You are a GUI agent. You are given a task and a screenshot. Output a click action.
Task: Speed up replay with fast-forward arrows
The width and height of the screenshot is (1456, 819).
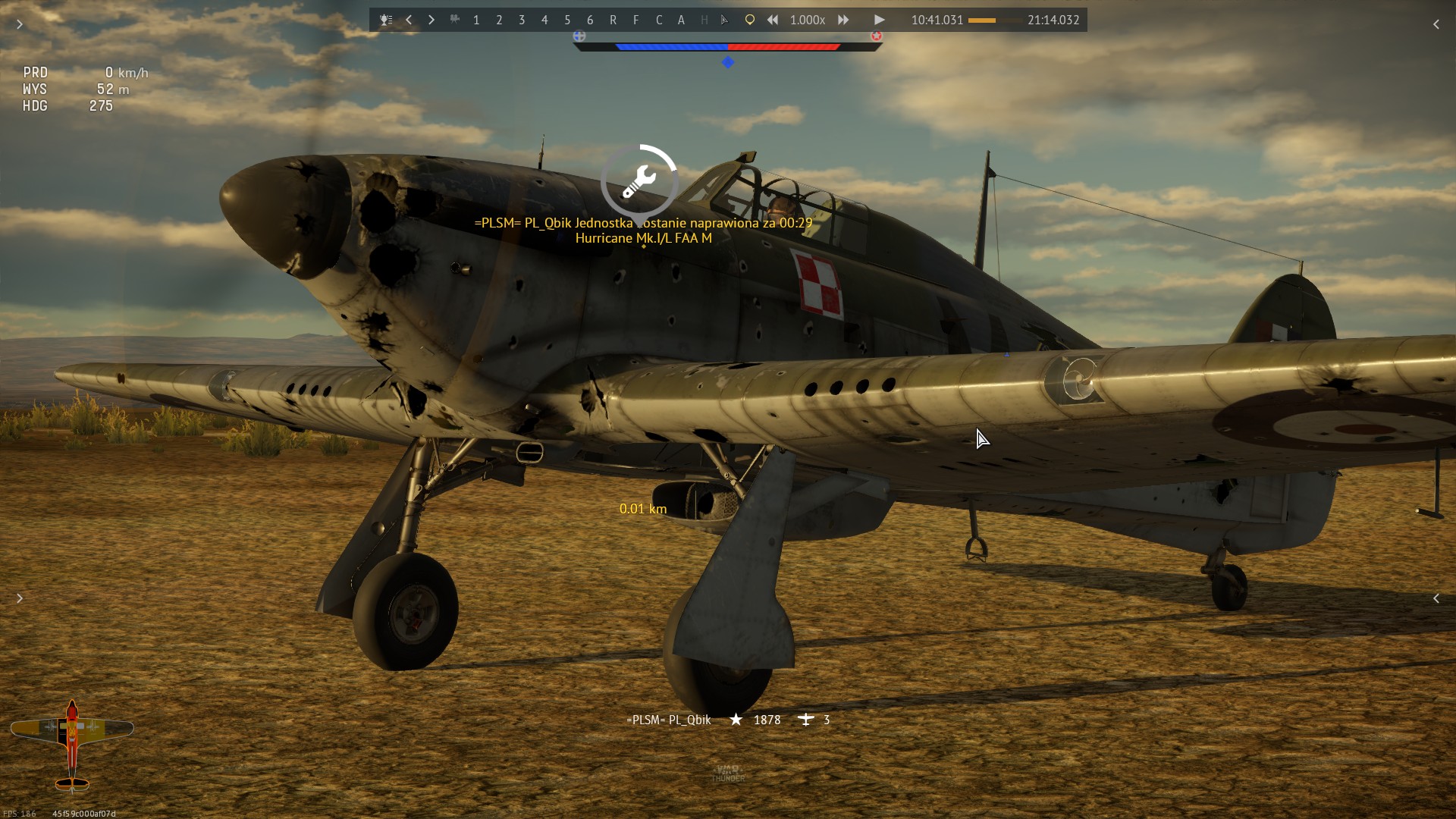pyautogui.click(x=843, y=20)
